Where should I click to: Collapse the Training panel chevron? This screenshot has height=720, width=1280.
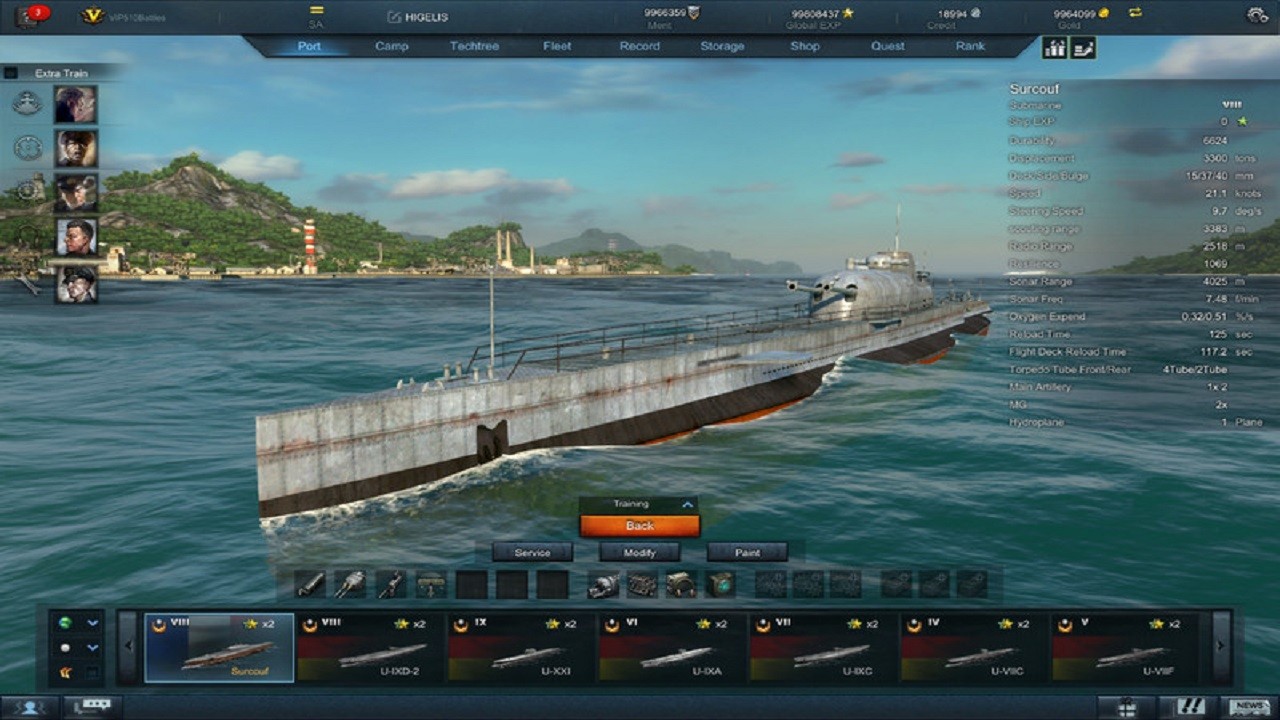688,505
